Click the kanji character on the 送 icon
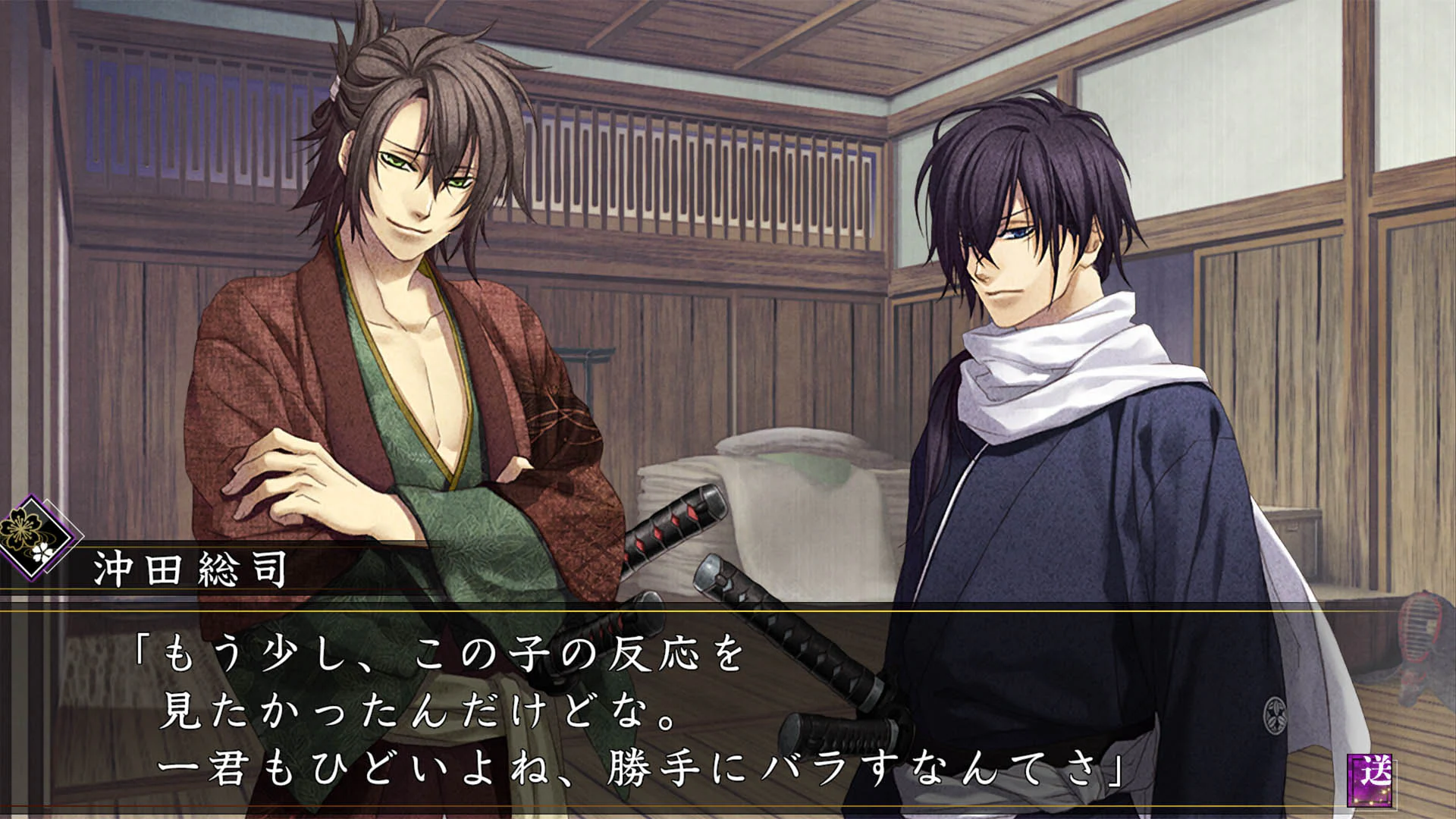1456x819 pixels. [1376, 770]
